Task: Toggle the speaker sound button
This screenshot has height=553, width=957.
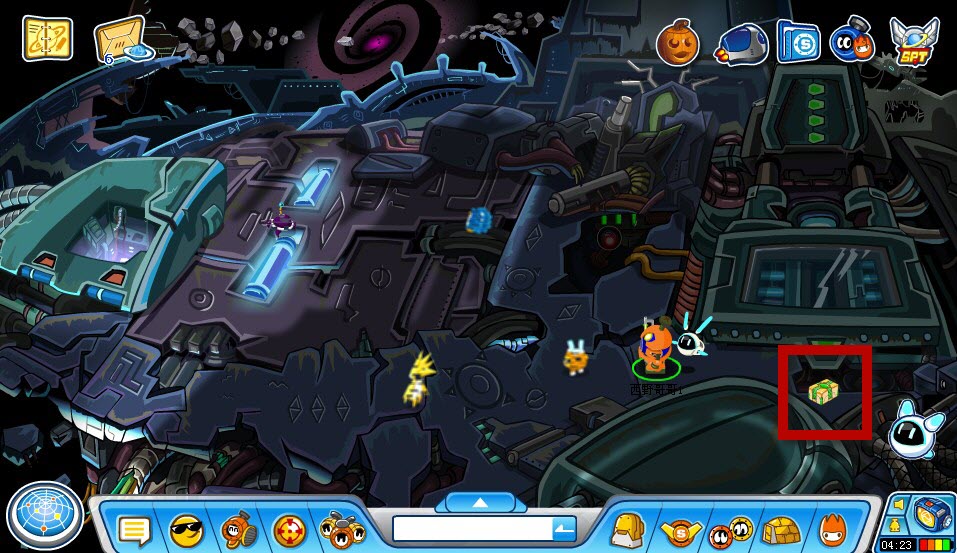Action: tap(898, 503)
